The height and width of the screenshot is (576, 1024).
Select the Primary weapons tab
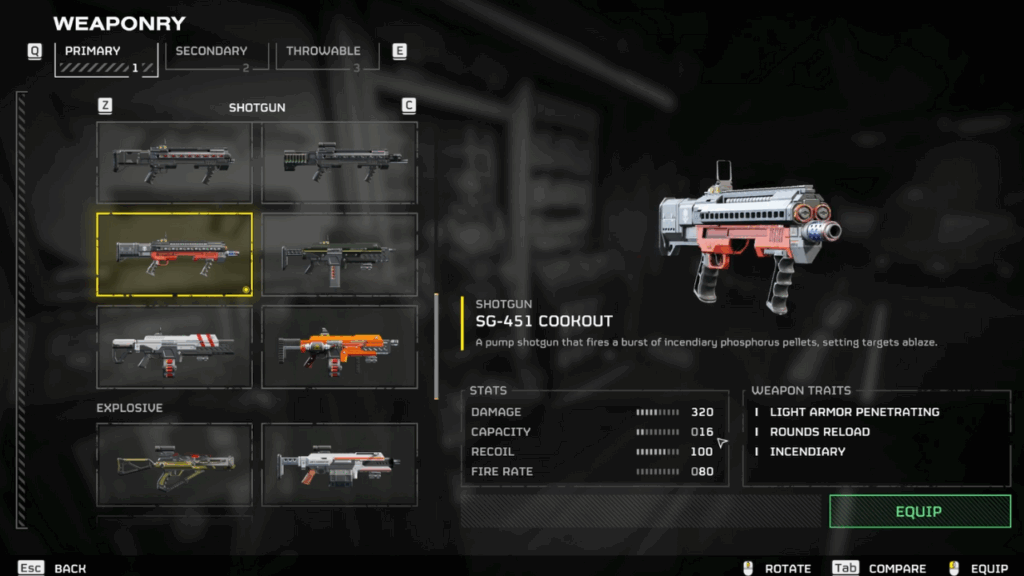coord(106,57)
